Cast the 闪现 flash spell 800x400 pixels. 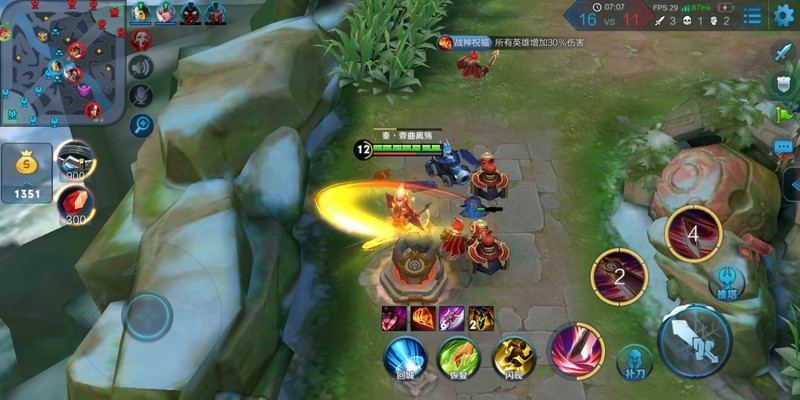pyautogui.click(x=514, y=357)
